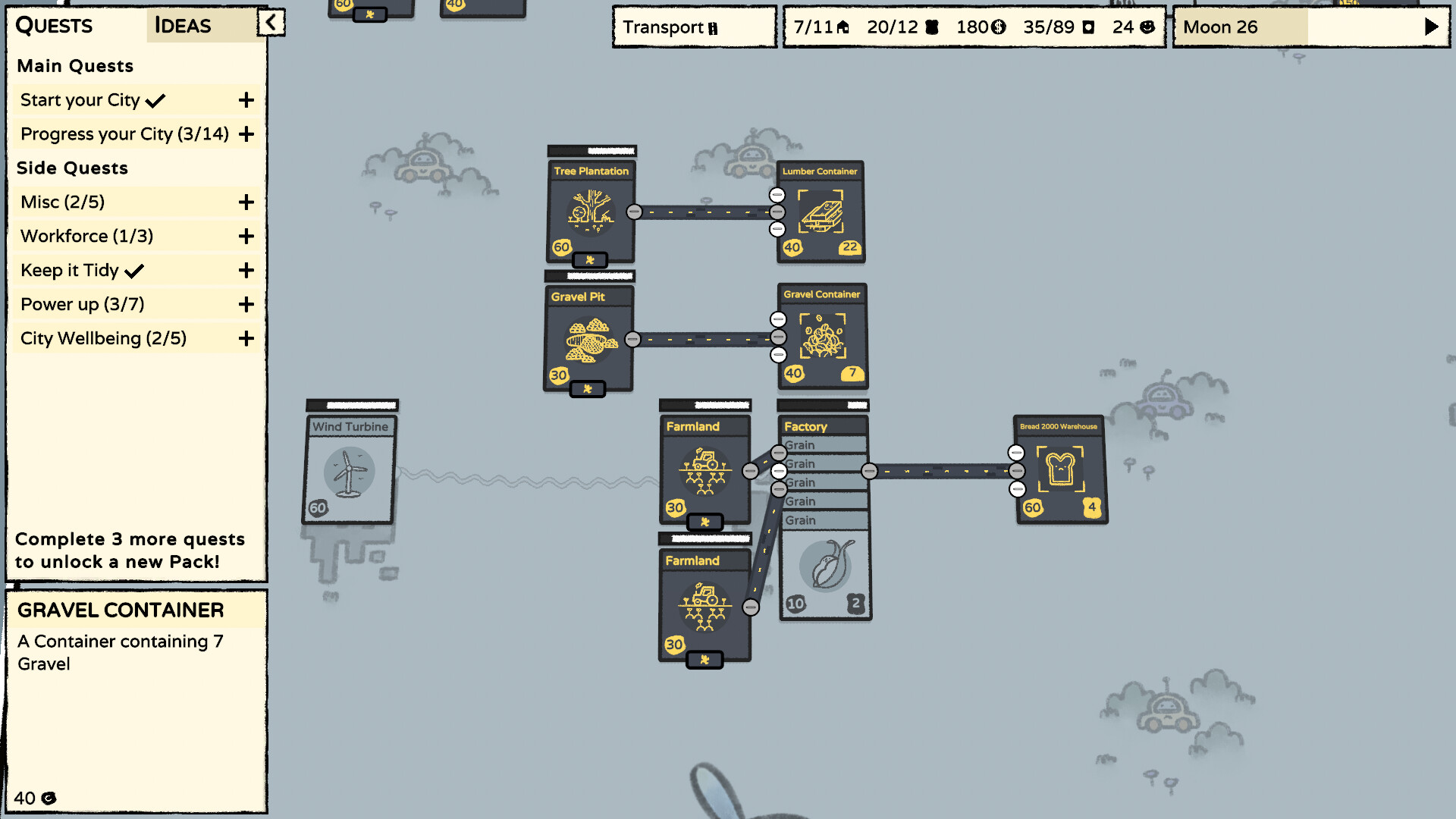The width and height of the screenshot is (1456, 819).
Task: Open the Transport menu
Action: point(692,27)
